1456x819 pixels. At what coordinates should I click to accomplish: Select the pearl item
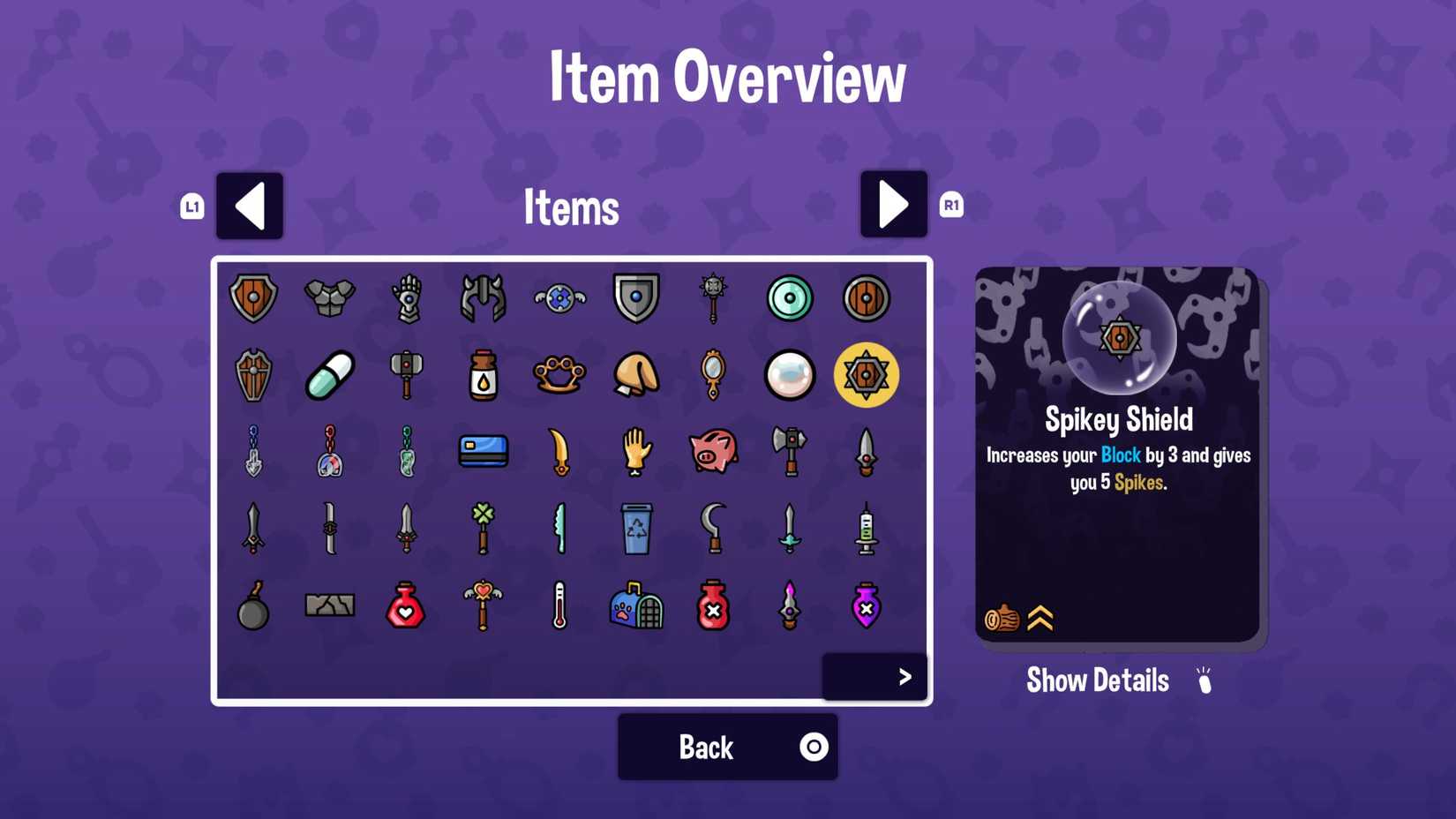[x=789, y=374]
